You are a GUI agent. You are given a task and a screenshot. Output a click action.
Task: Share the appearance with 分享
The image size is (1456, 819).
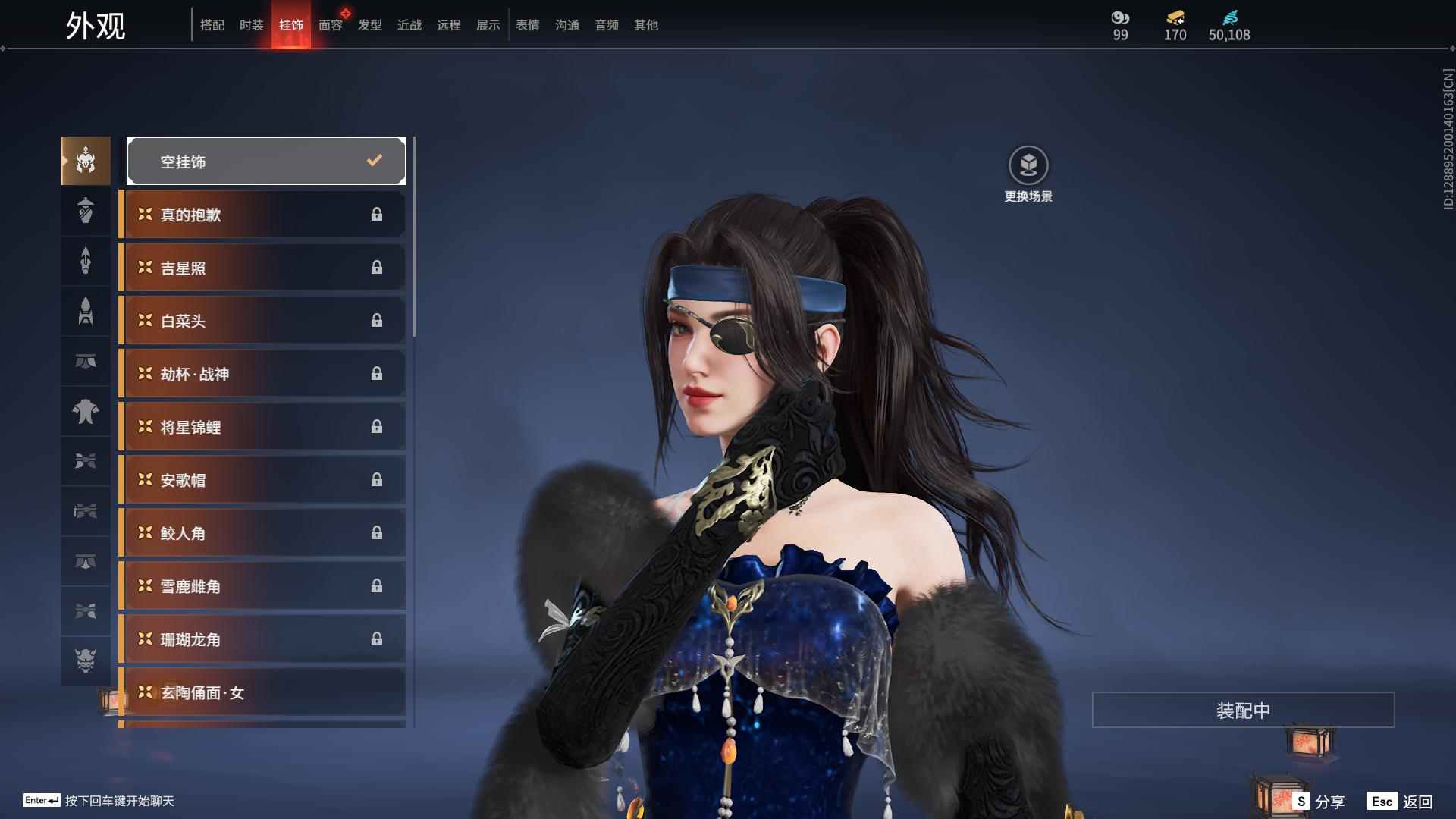pos(1320,801)
